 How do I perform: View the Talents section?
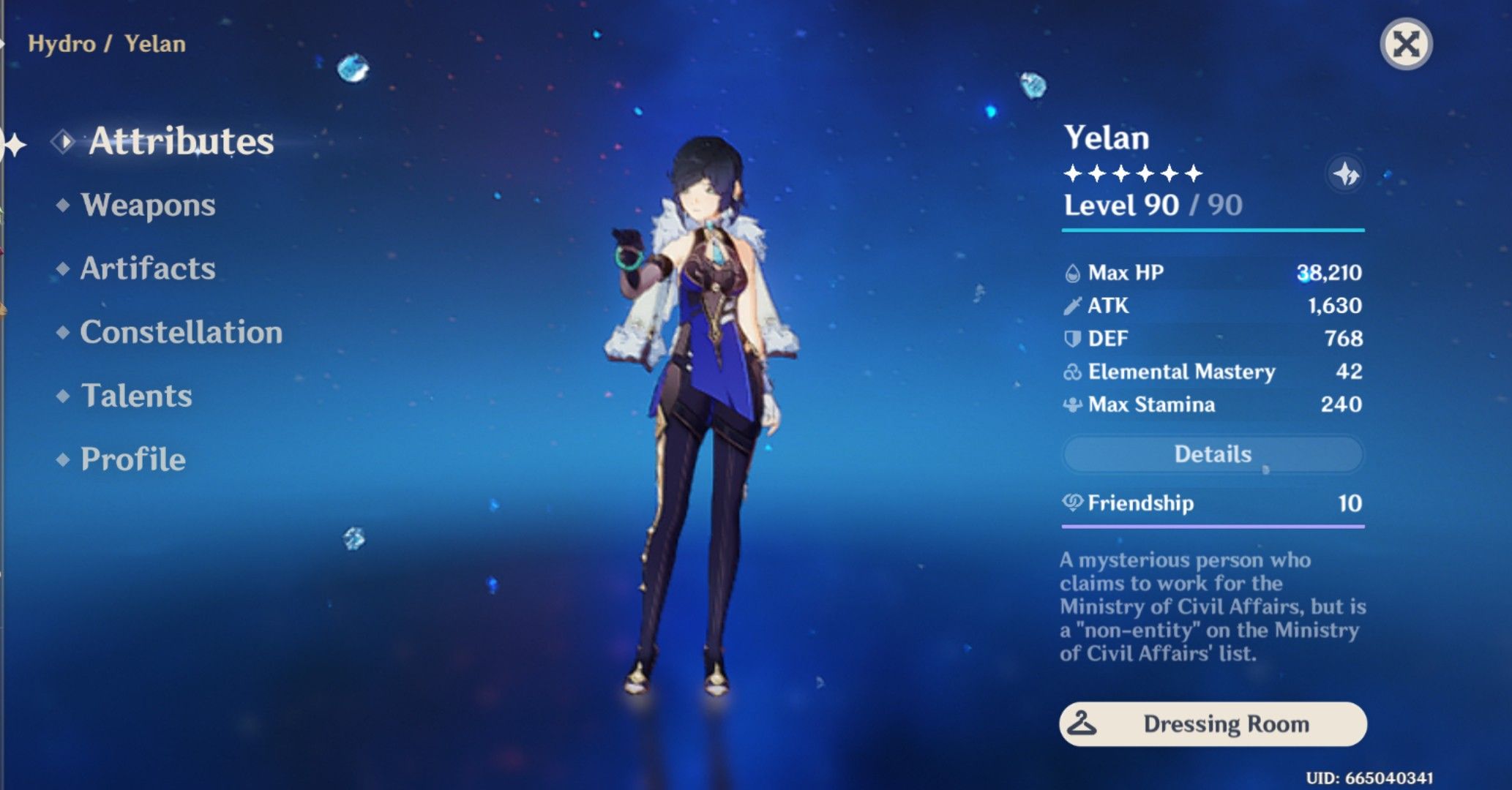point(138,396)
